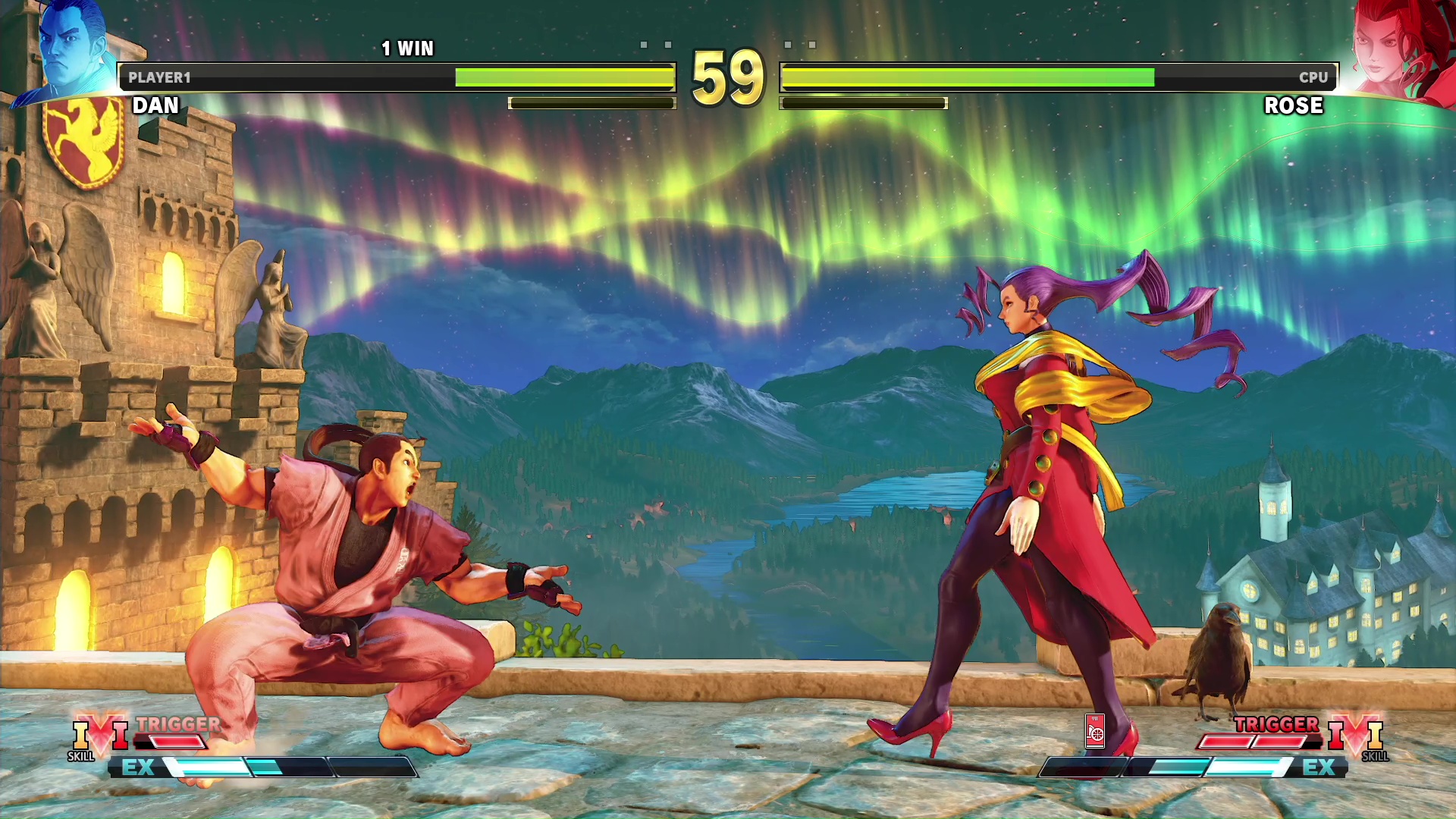Select Rose's V-Skill emblem

[x=1356, y=735]
